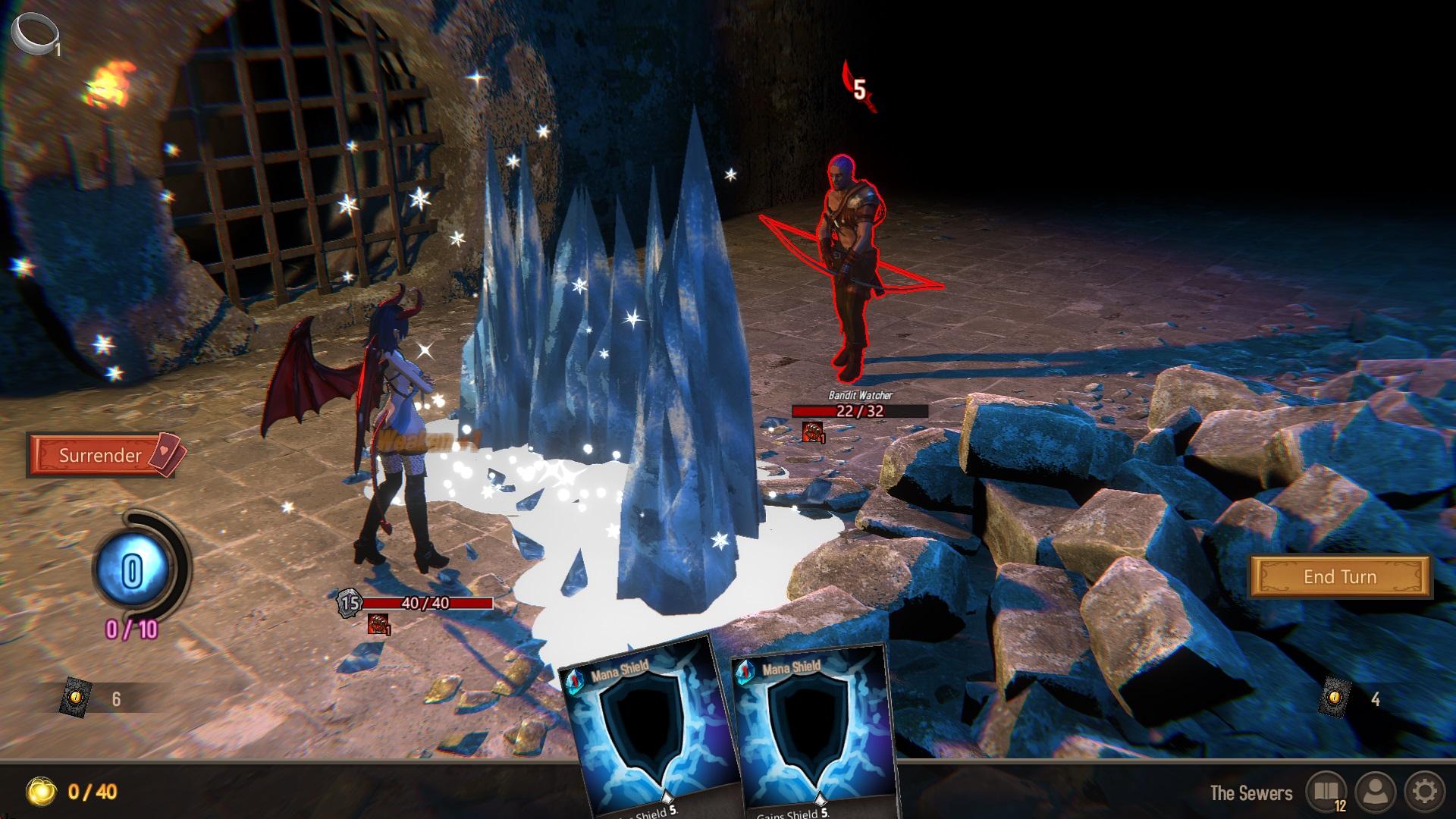Inspect the status icon under the 40/40 health bar
Viewport: 1456px width, 819px height.
coord(378,624)
